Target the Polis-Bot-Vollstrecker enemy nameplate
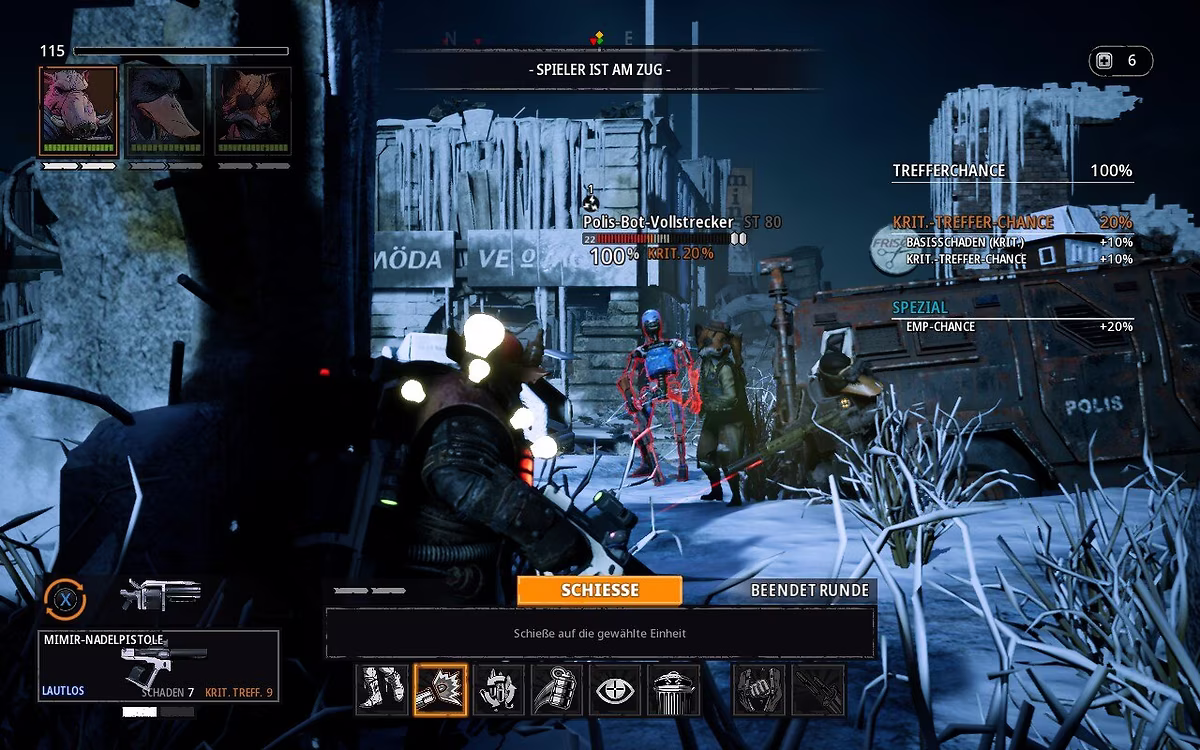This screenshot has width=1200, height=750. click(x=658, y=222)
